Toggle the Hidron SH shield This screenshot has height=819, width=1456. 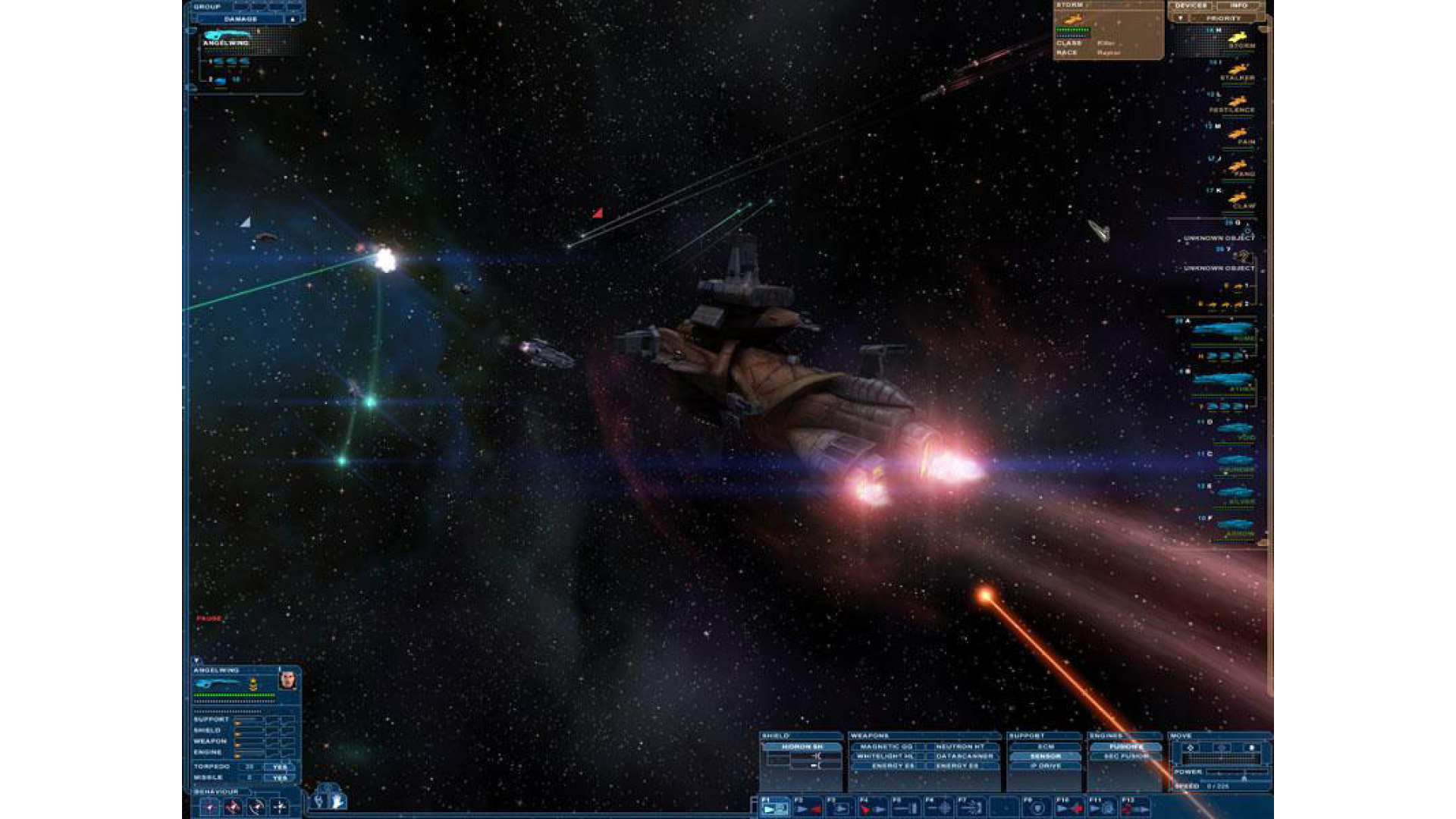tap(802, 747)
